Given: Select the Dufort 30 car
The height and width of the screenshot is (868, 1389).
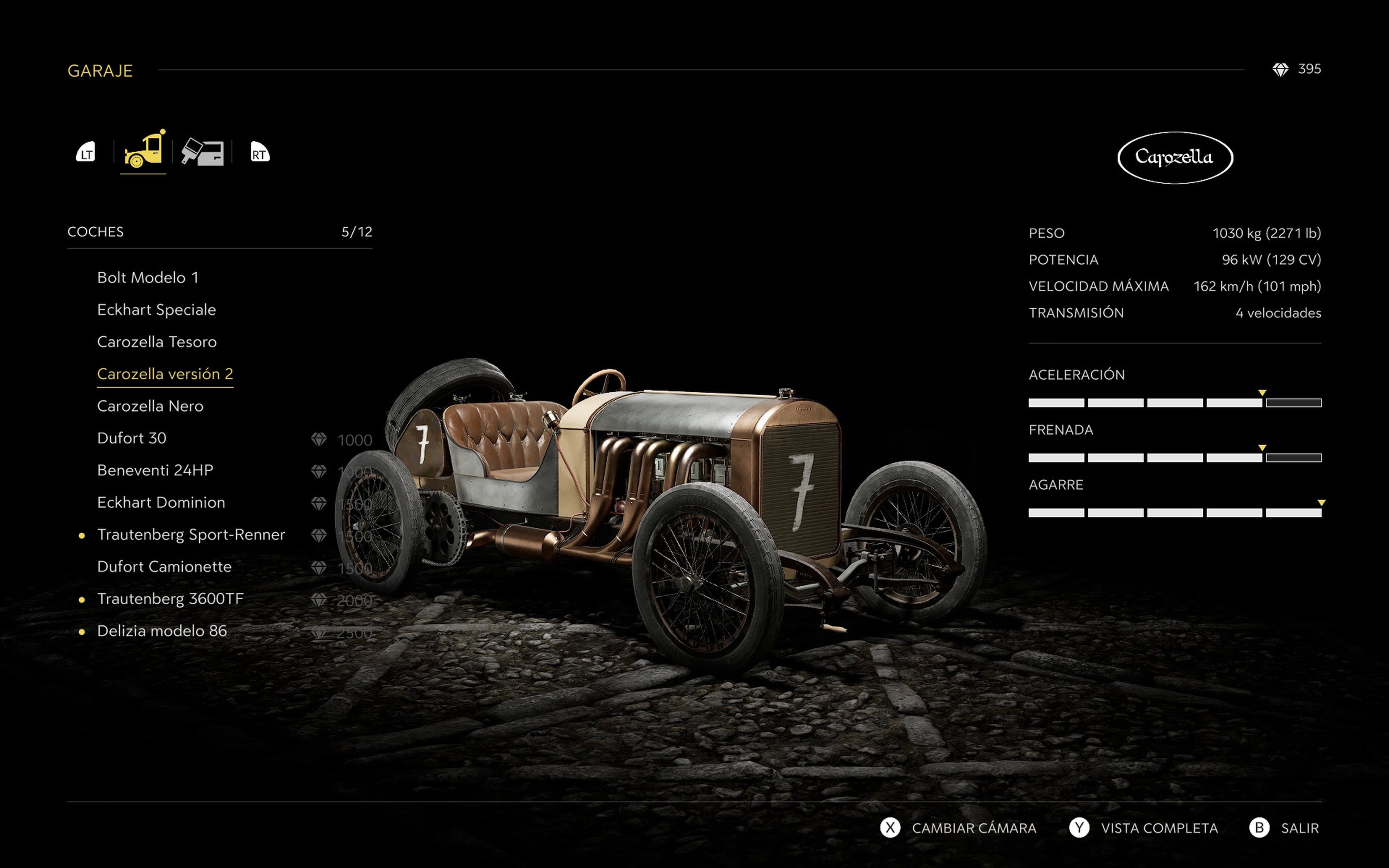Looking at the screenshot, I should (x=131, y=439).
